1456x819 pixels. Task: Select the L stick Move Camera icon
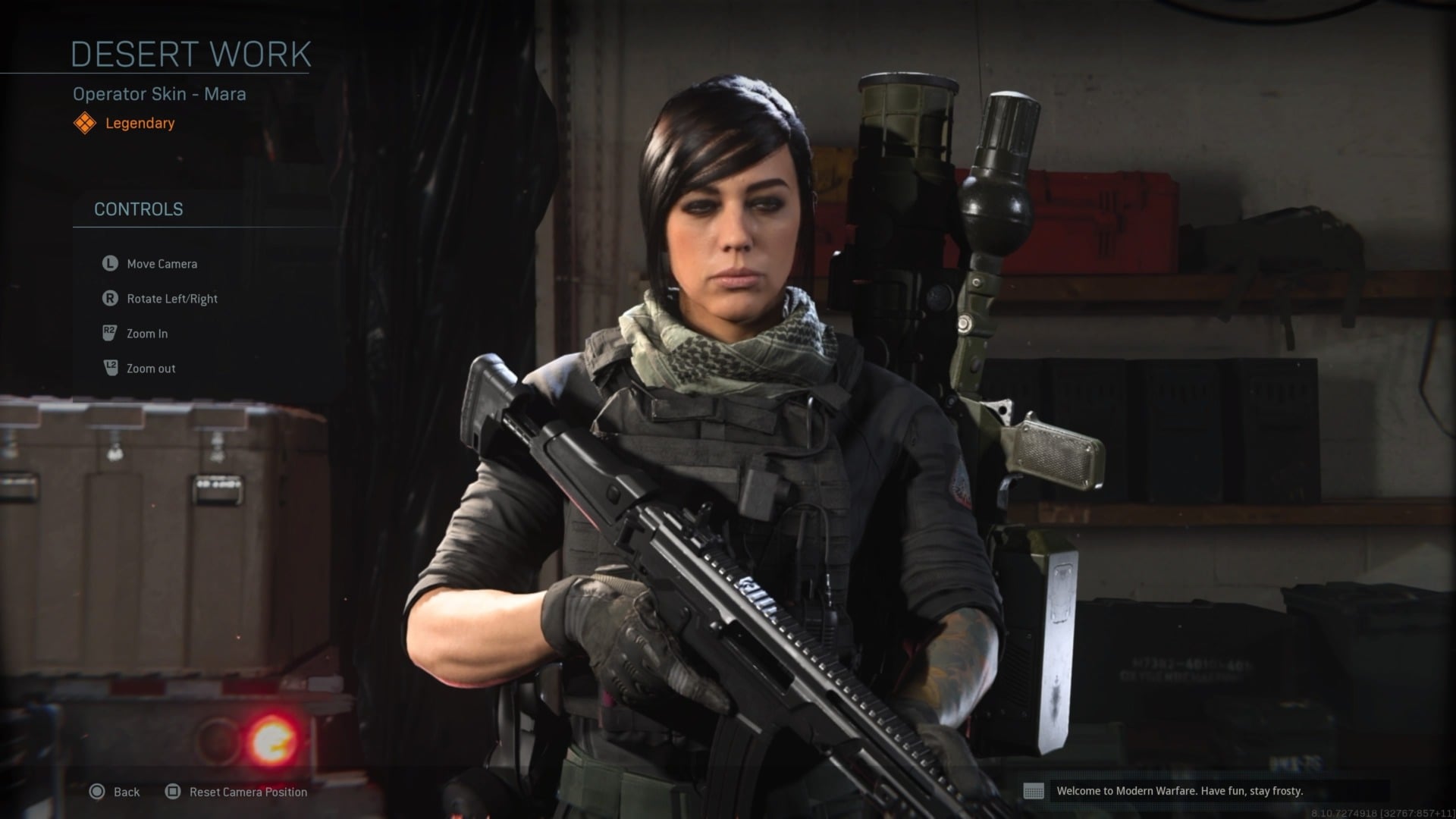pos(109,263)
